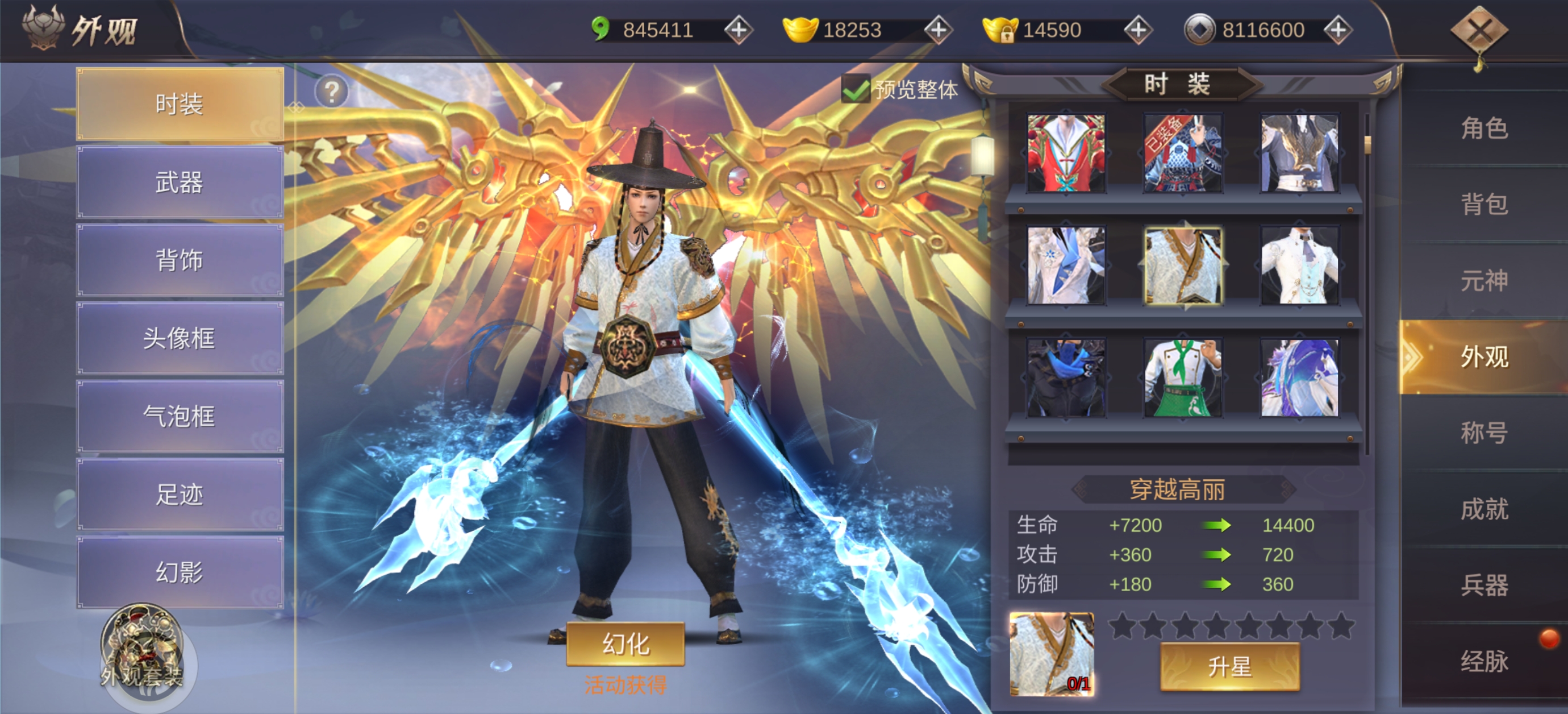
Task: Select the equipped blue armor costume
Action: [1183, 153]
